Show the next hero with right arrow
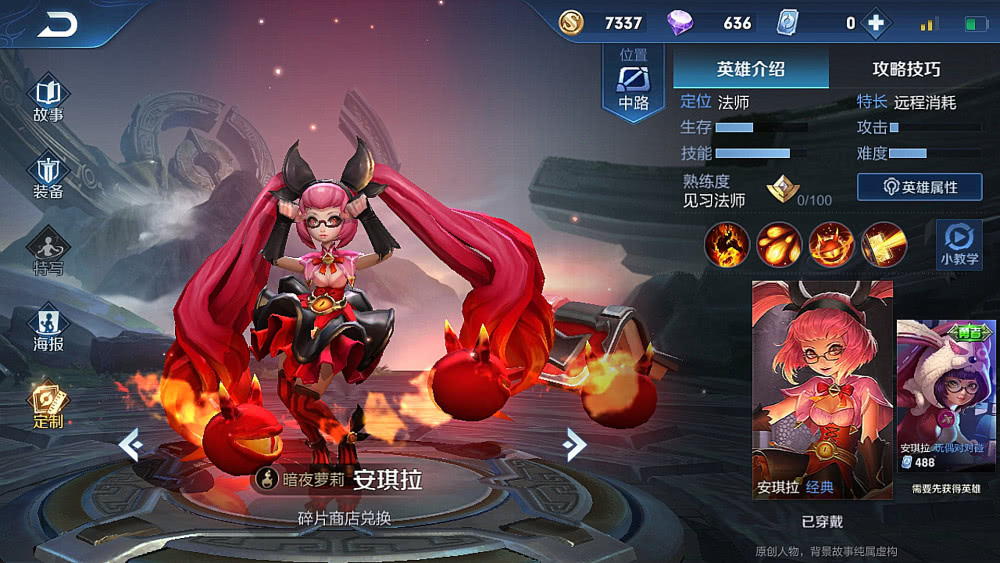The image size is (1000, 563). pyautogui.click(x=573, y=444)
